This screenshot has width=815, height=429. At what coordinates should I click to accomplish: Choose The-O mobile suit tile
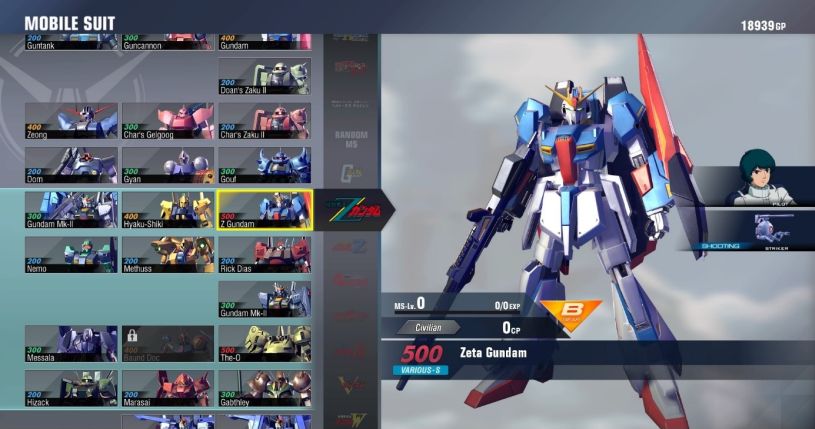[264, 343]
